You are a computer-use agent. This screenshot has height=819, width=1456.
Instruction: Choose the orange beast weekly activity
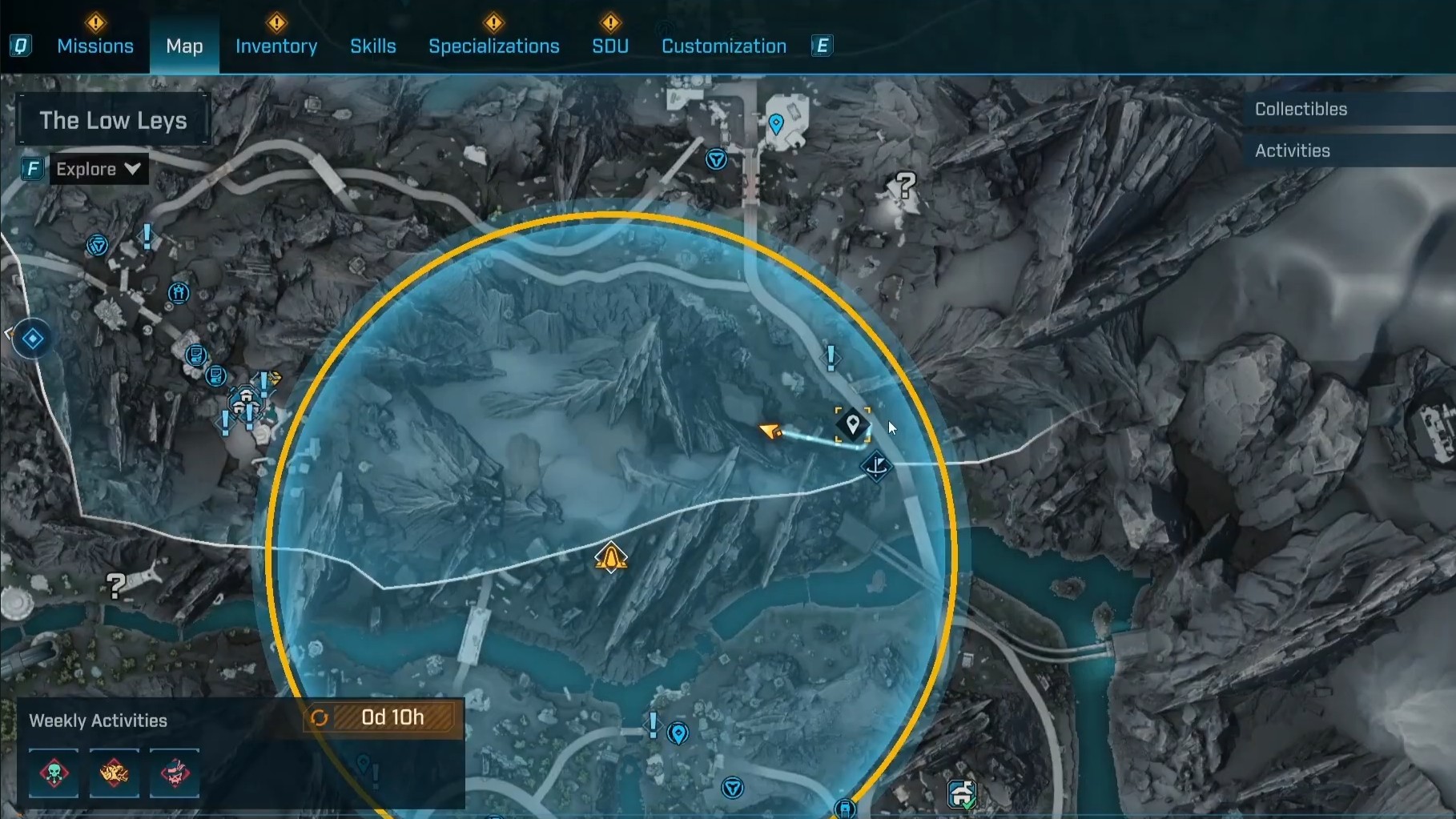tap(115, 773)
